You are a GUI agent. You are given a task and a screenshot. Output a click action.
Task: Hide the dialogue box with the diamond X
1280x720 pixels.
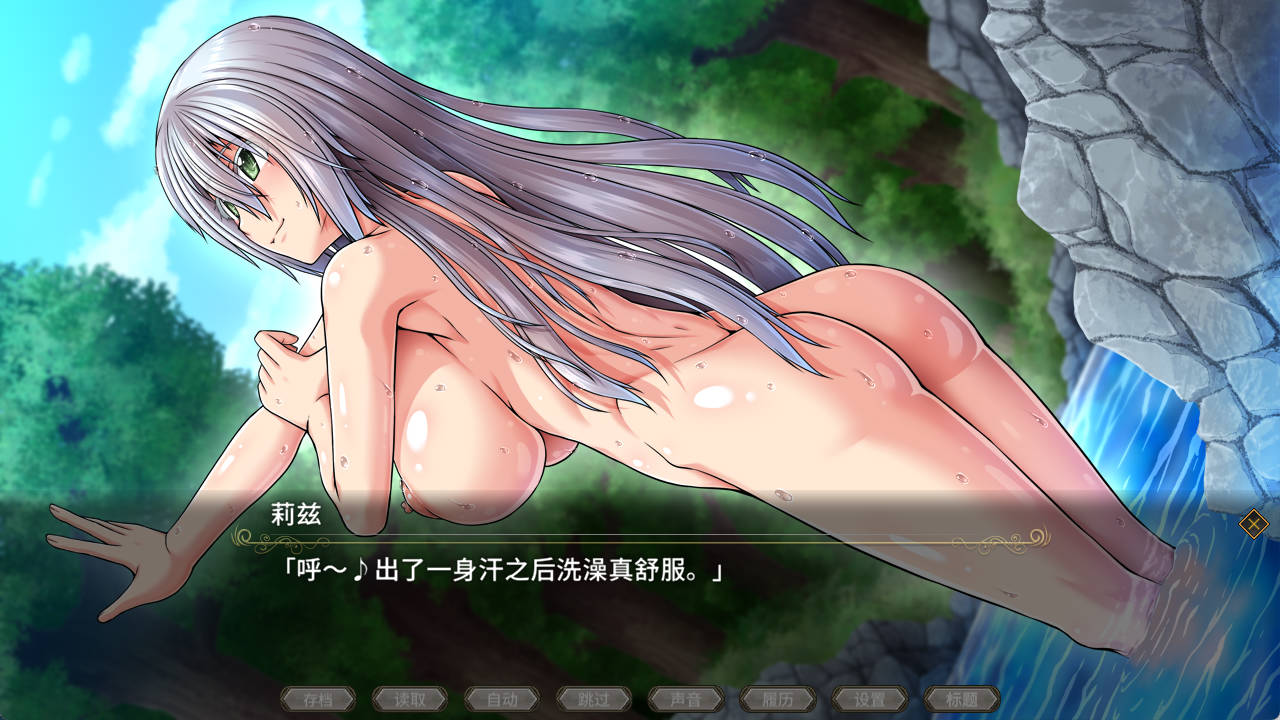click(x=1253, y=523)
